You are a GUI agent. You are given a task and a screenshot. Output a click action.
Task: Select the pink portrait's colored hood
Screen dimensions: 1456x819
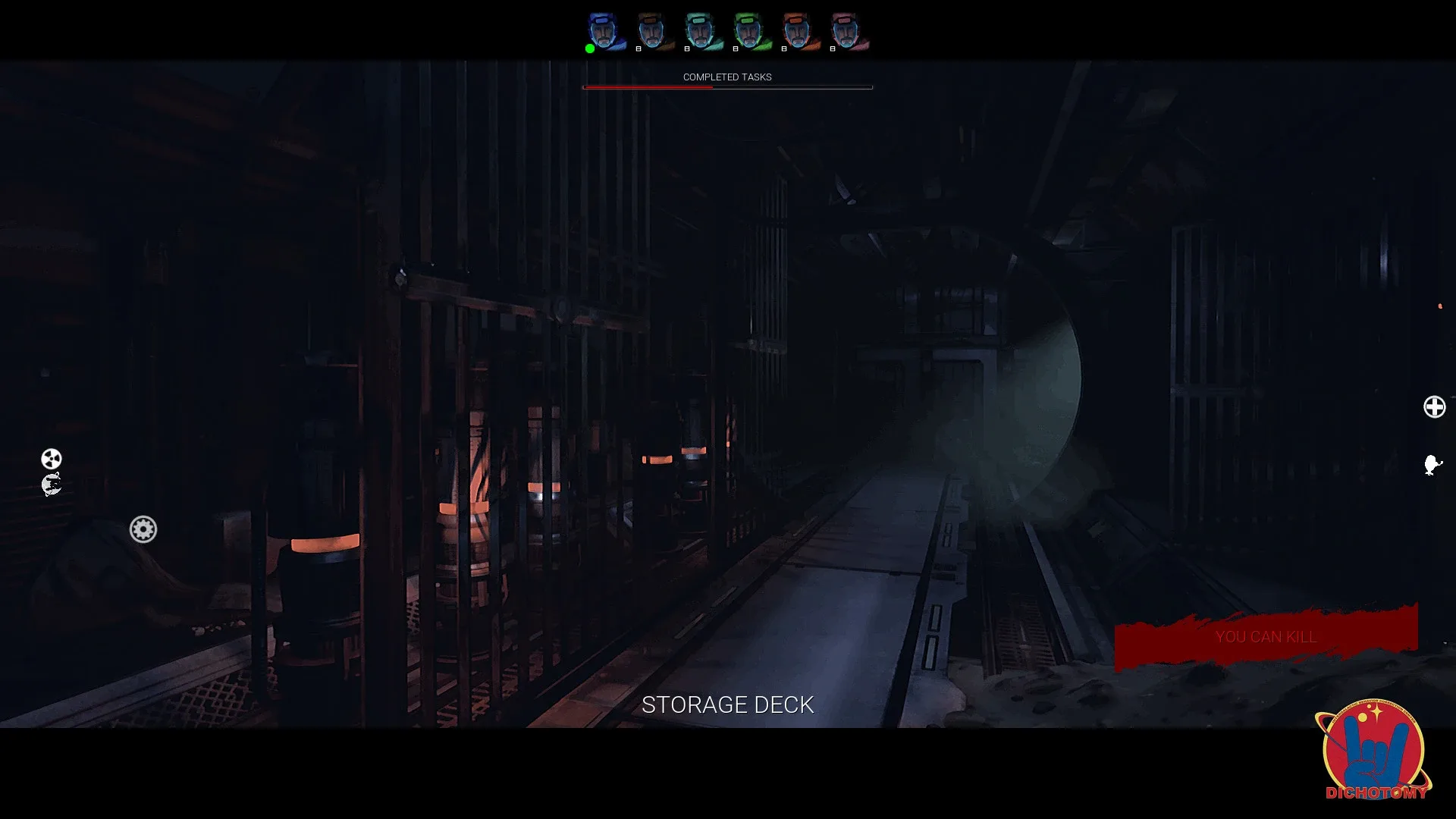pyautogui.click(x=843, y=19)
